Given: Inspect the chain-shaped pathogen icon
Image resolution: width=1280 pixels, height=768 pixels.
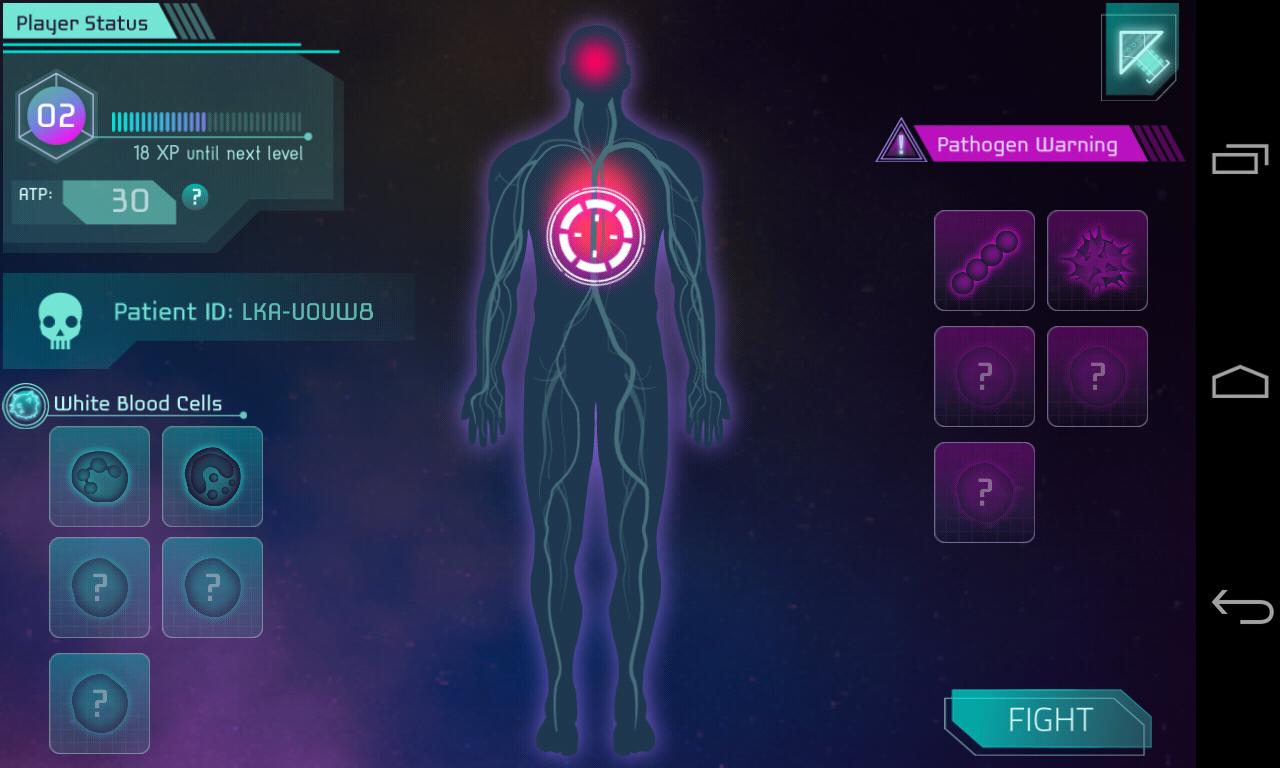Looking at the screenshot, I should pos(984,261).
